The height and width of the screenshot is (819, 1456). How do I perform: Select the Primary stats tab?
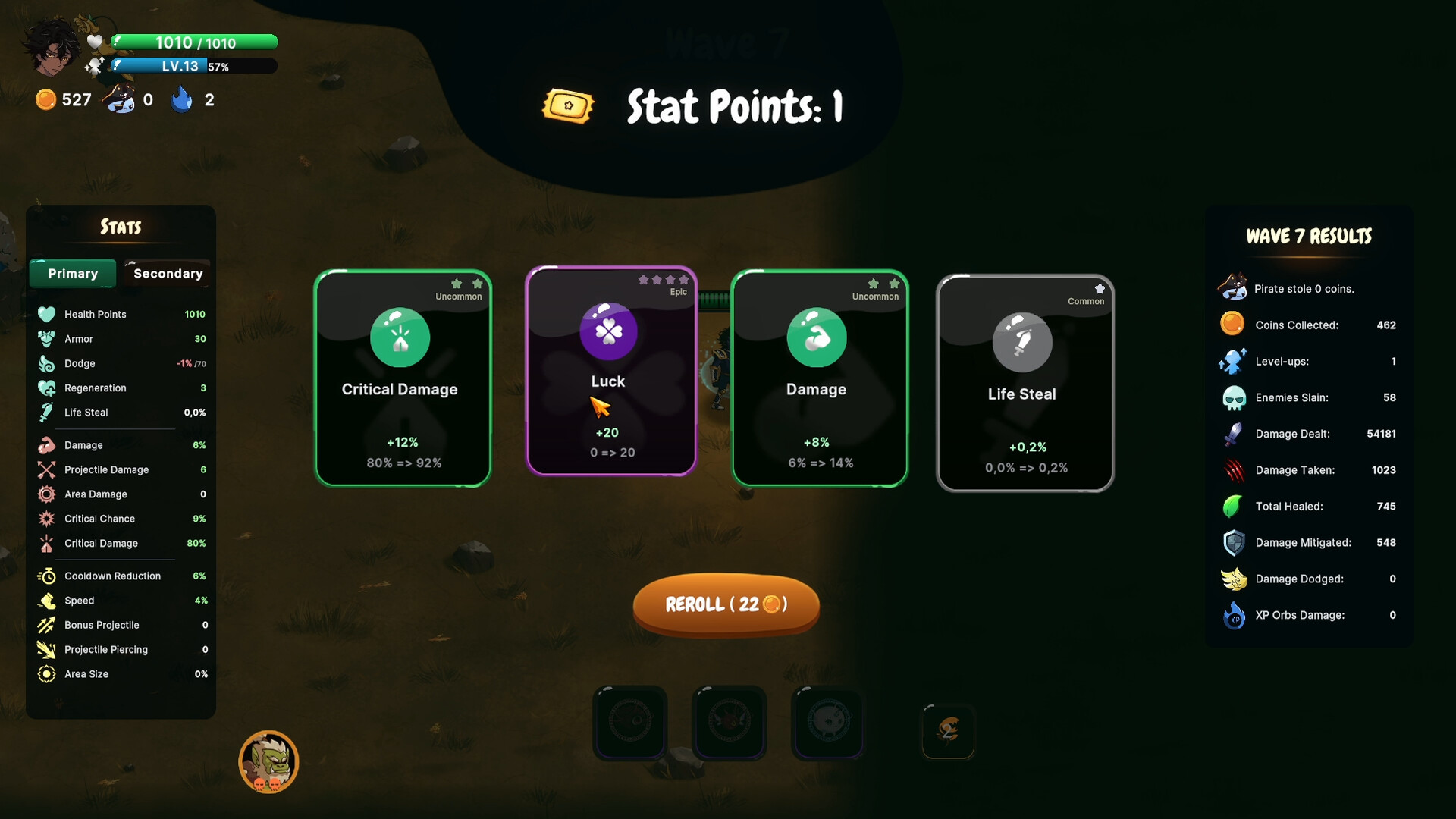72,274
